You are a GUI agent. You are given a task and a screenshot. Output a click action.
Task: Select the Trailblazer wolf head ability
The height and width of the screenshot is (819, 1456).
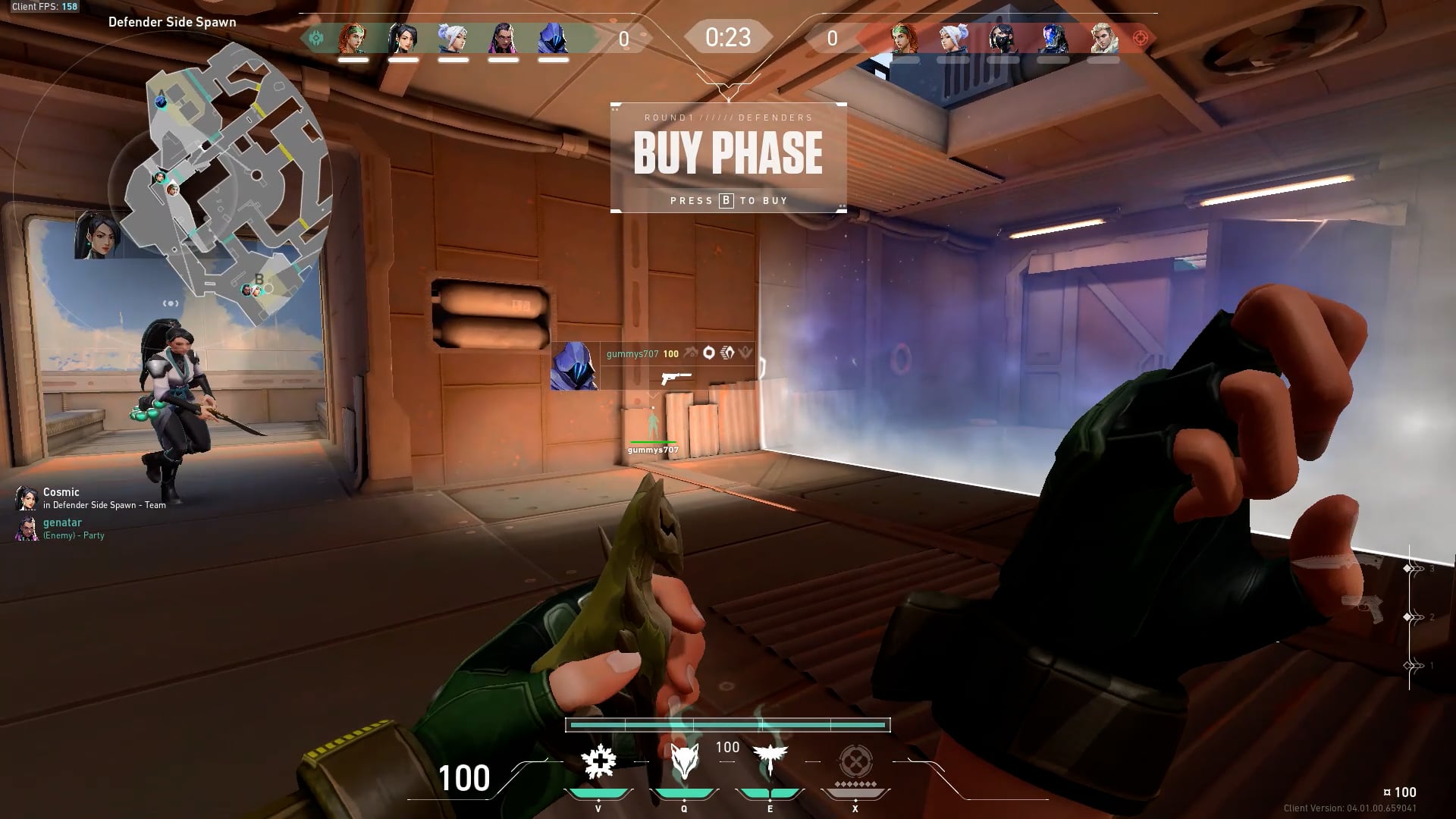[x=684, y=761]
